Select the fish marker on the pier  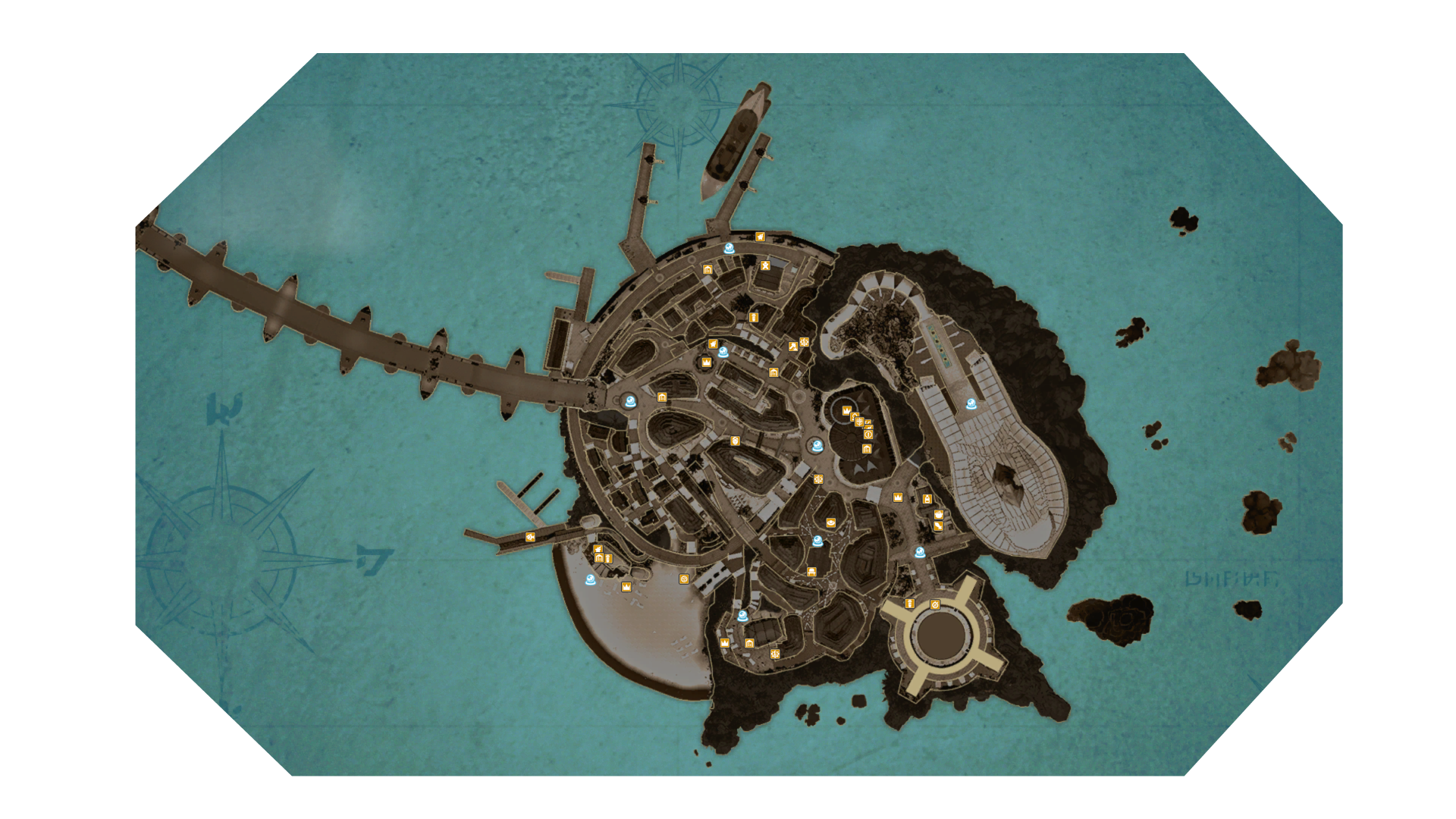[x=530, y=537]
